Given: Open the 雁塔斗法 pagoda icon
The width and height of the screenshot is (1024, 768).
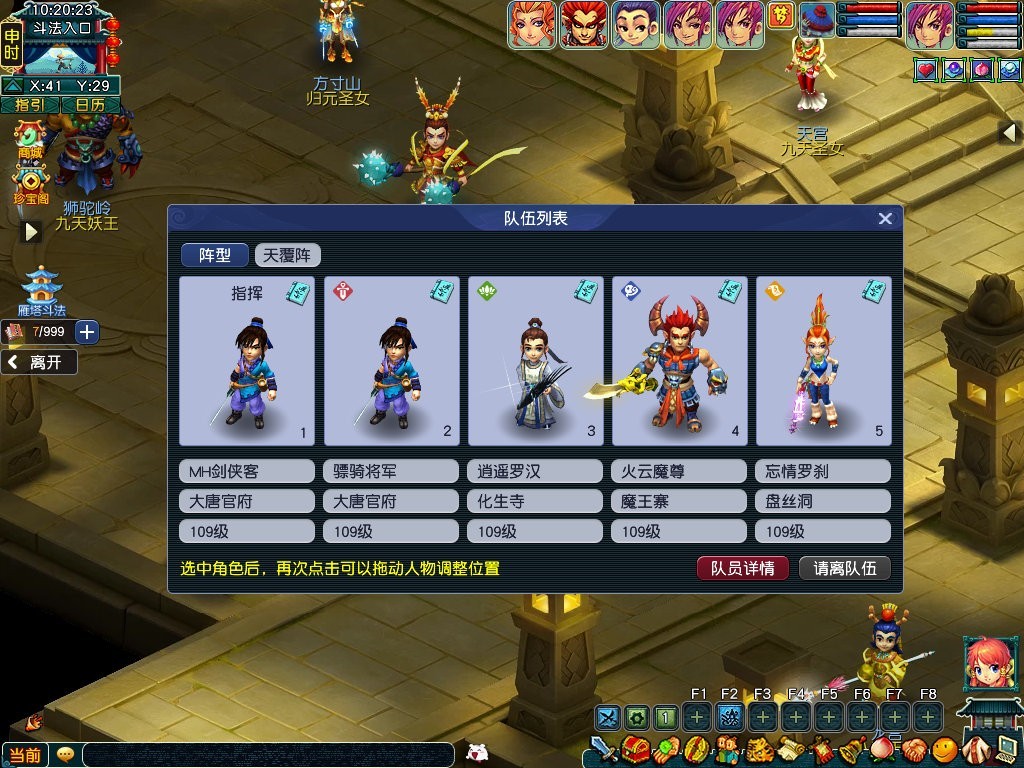Looking at the screenshot, I should click(42, 292).
